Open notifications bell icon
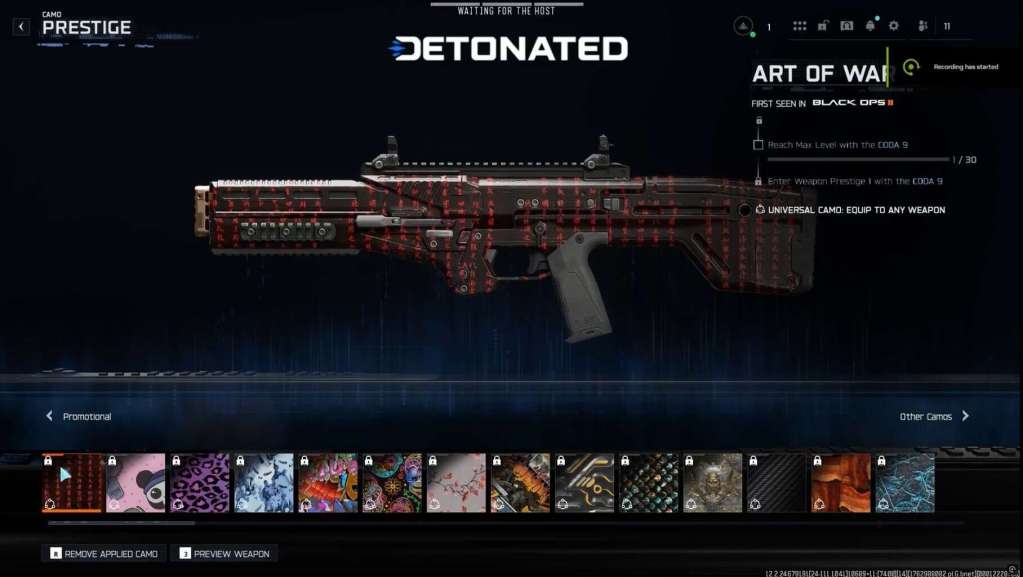 pyautogui.click(x=870, y=26)
